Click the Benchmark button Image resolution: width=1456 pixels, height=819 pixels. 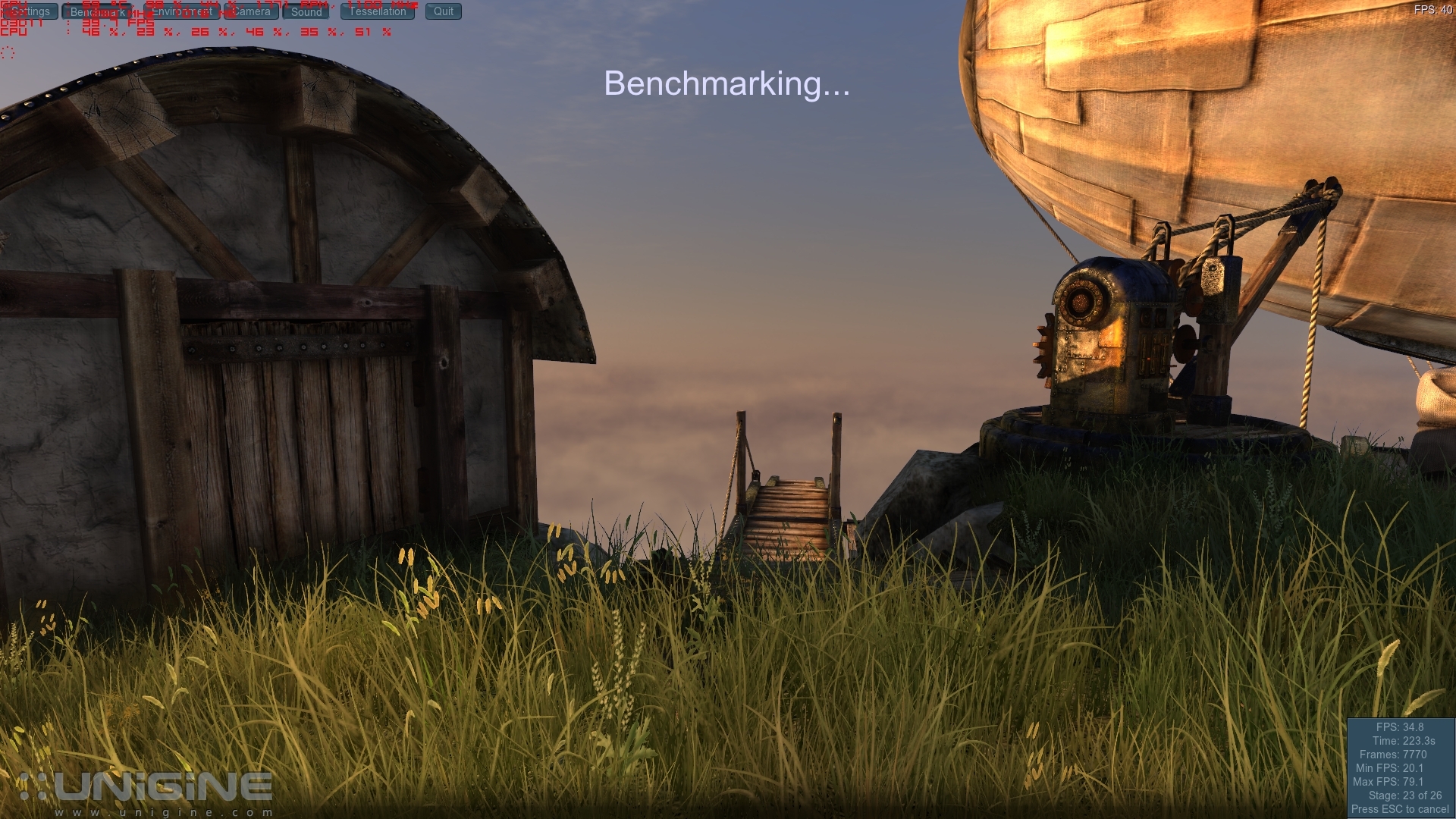[x=97, y=11]
